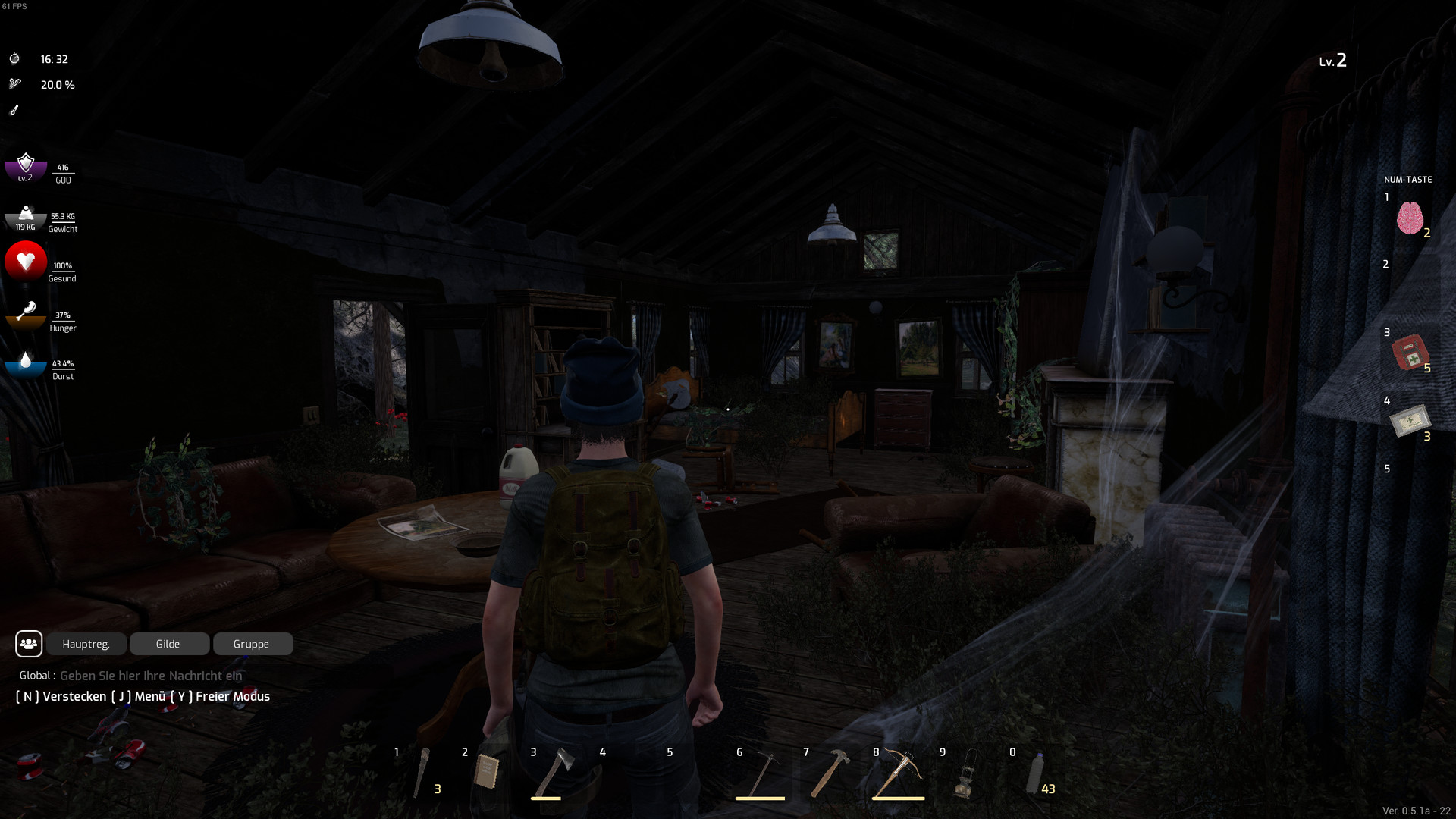
Task: Click the Lv.2 experience shield badge
Action: coord(25,167)
